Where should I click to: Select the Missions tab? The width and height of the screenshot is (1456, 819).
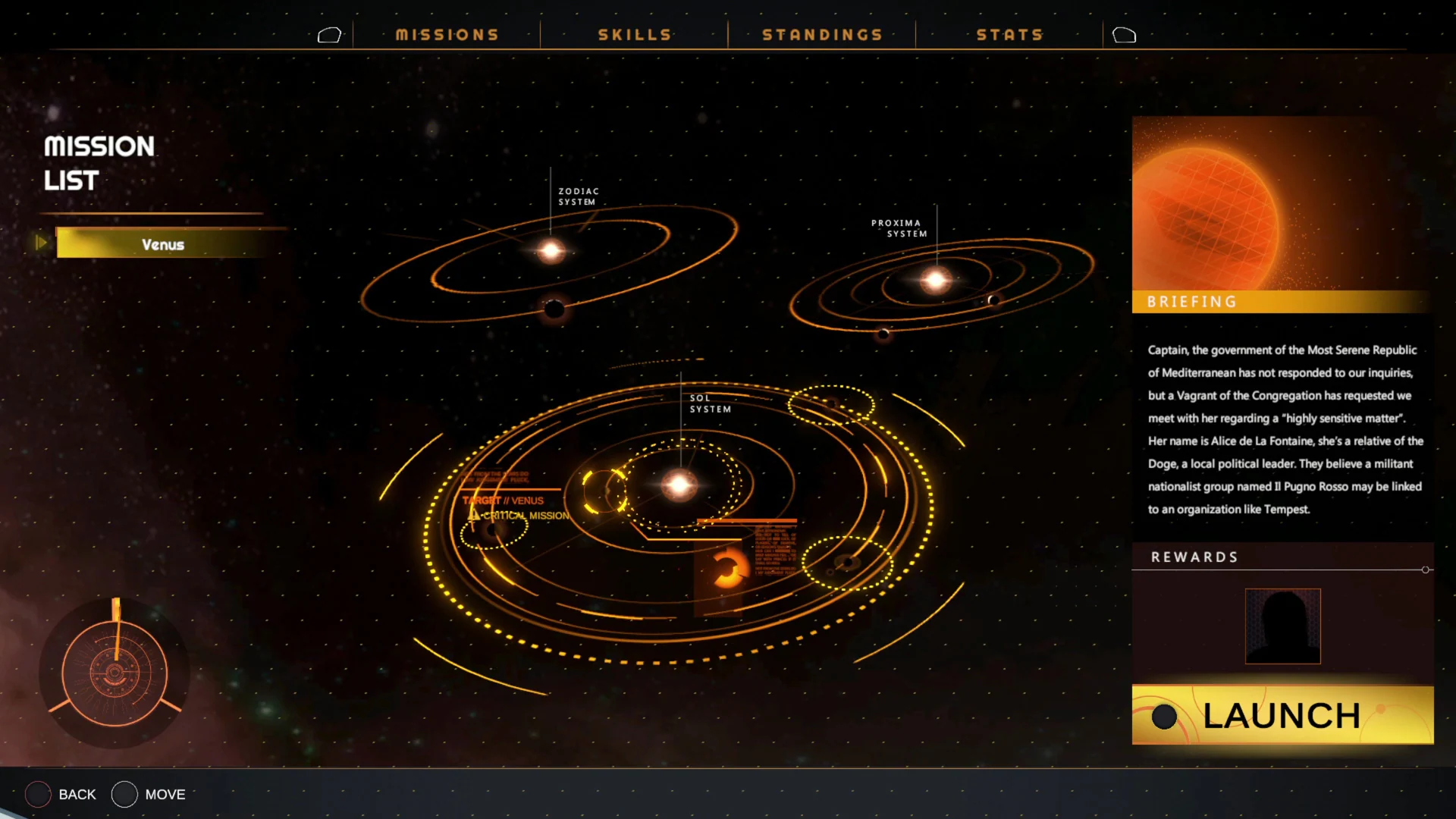pyautogui.click(x=447, y=34)
